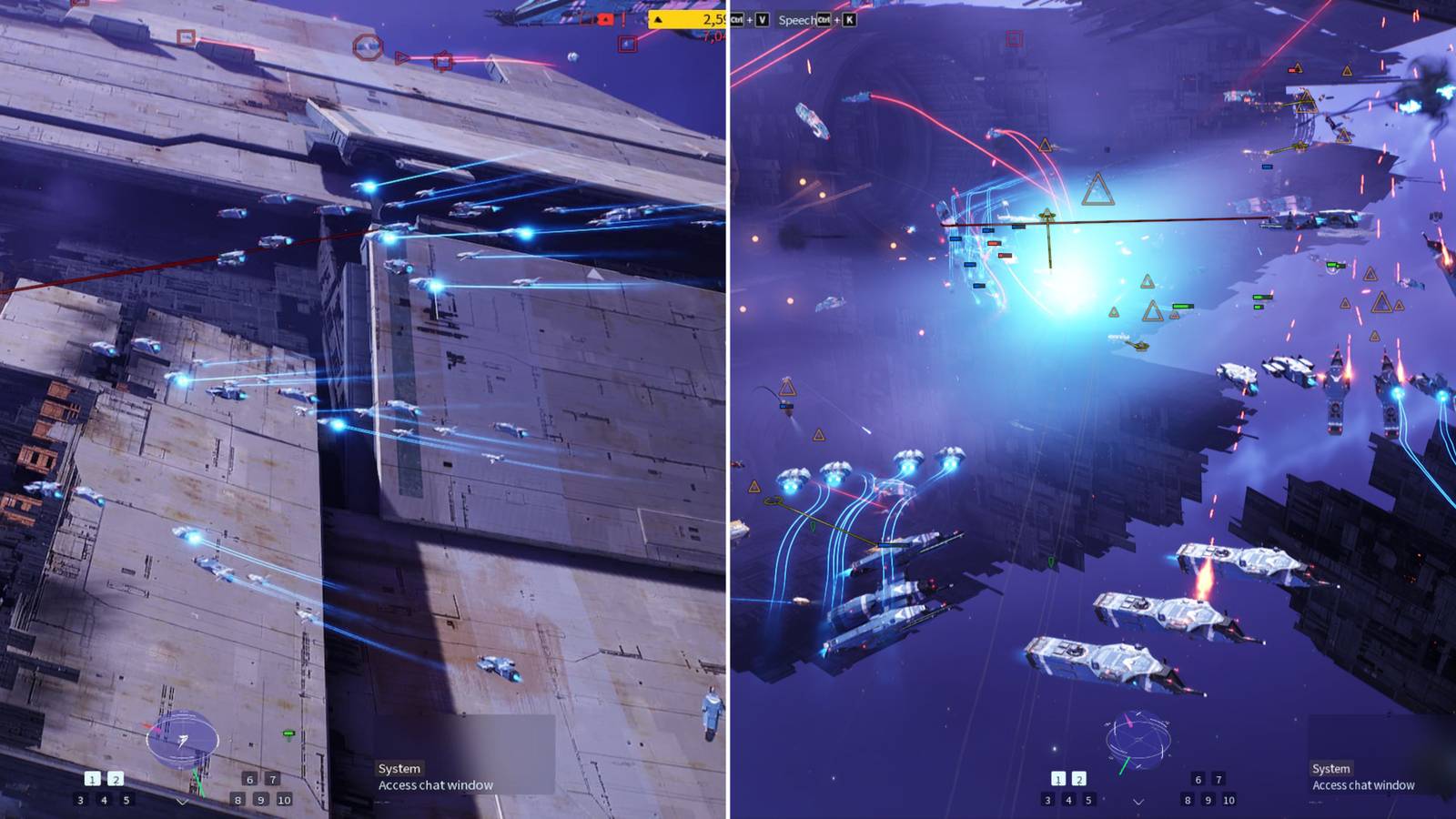Click the V hotkey icon at the top

point(763,20)
